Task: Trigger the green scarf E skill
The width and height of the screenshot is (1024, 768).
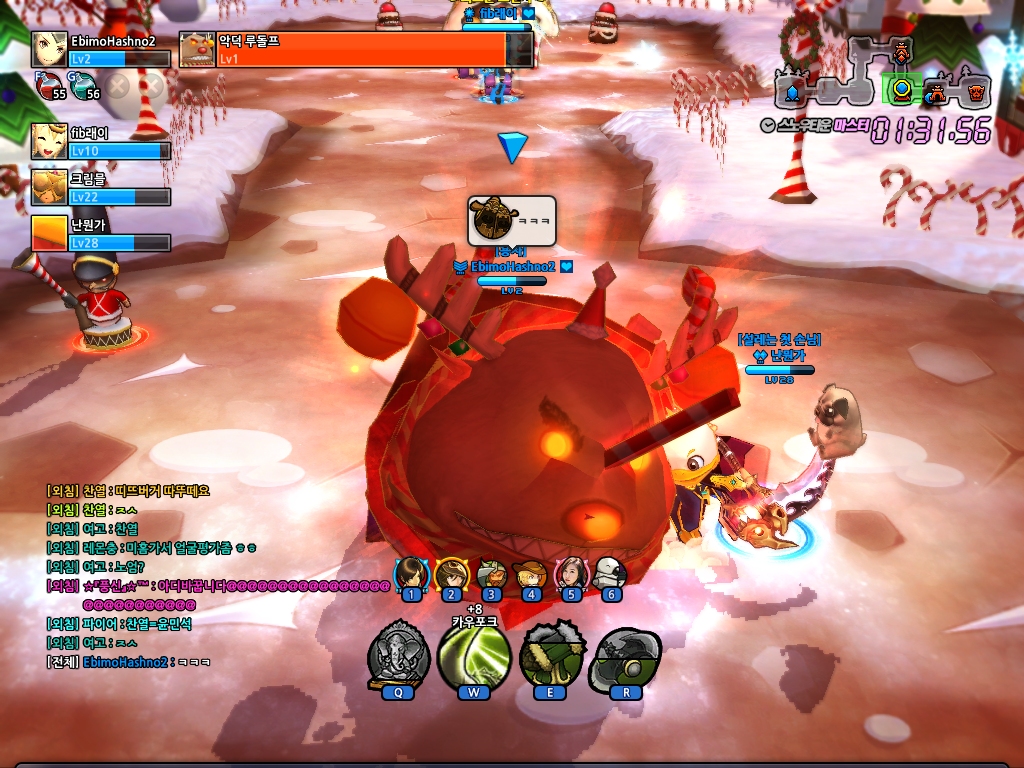Action: click(x=551, y=655)
